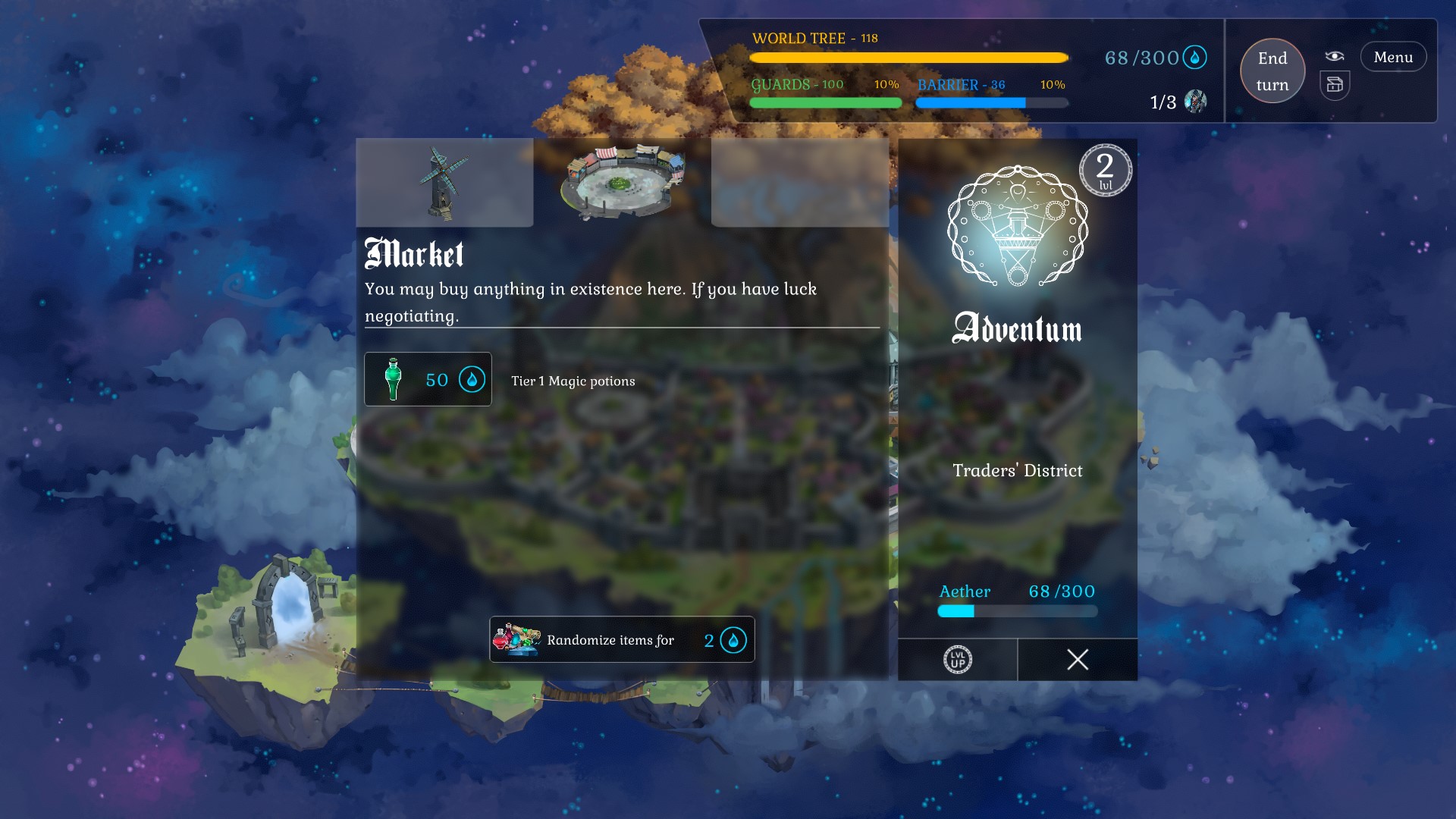The height and width of the screenshot is (819, 1456).
Task: Click the character portrait next to 1/3
Action: pos(1194,101)
